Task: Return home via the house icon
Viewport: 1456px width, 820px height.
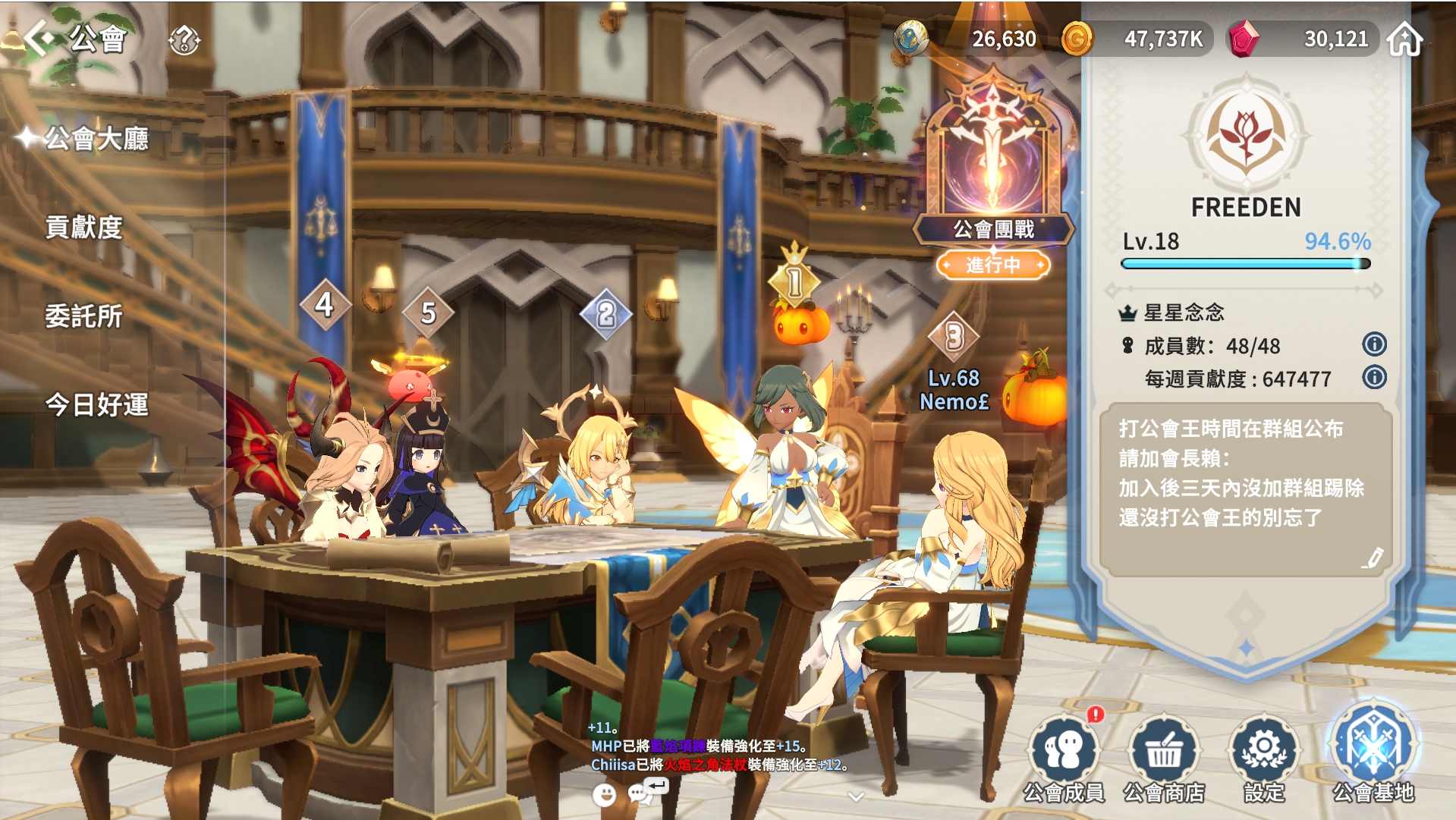Action: (x=1404, y=39)
